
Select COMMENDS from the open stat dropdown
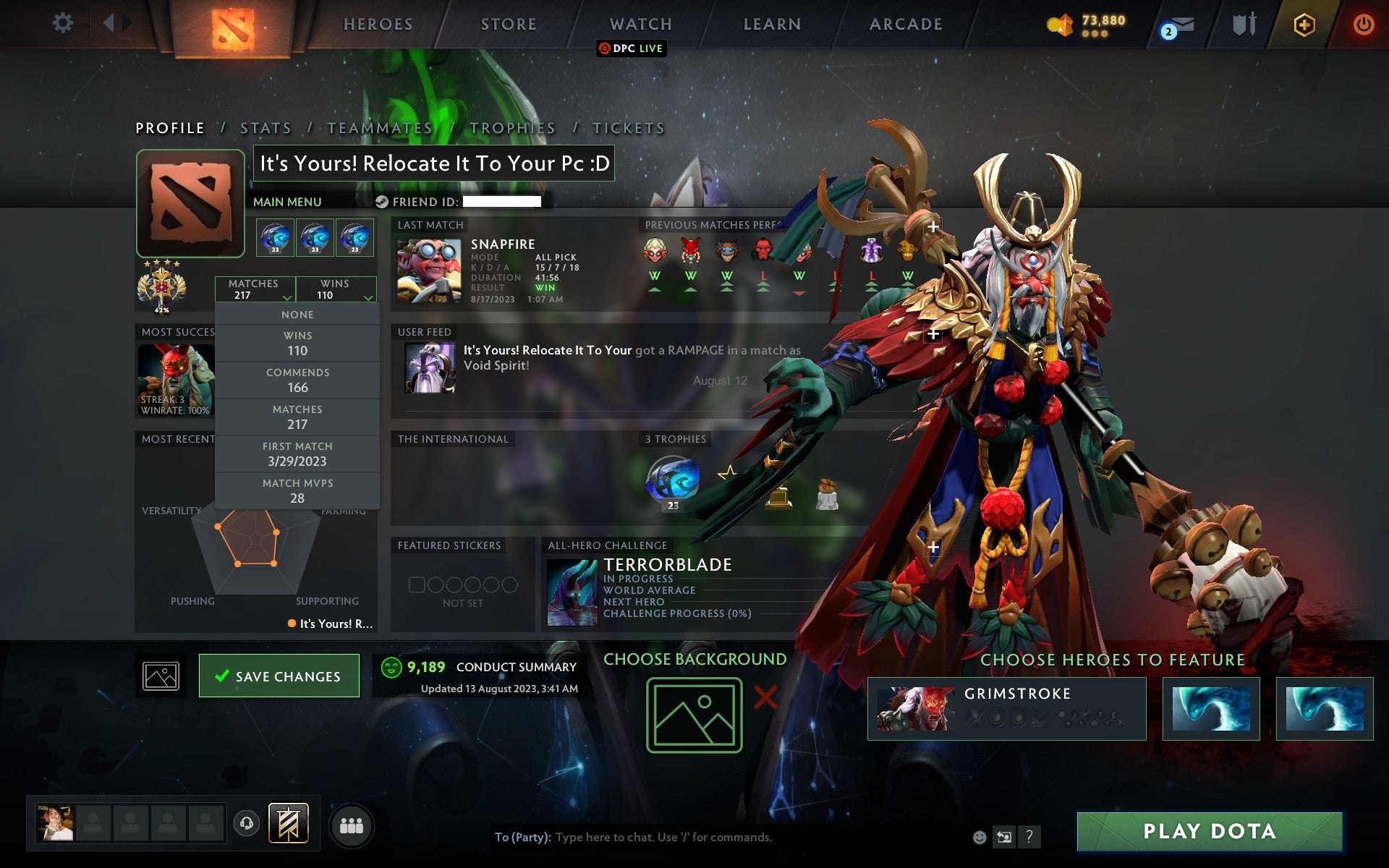(x=298, y=380)
